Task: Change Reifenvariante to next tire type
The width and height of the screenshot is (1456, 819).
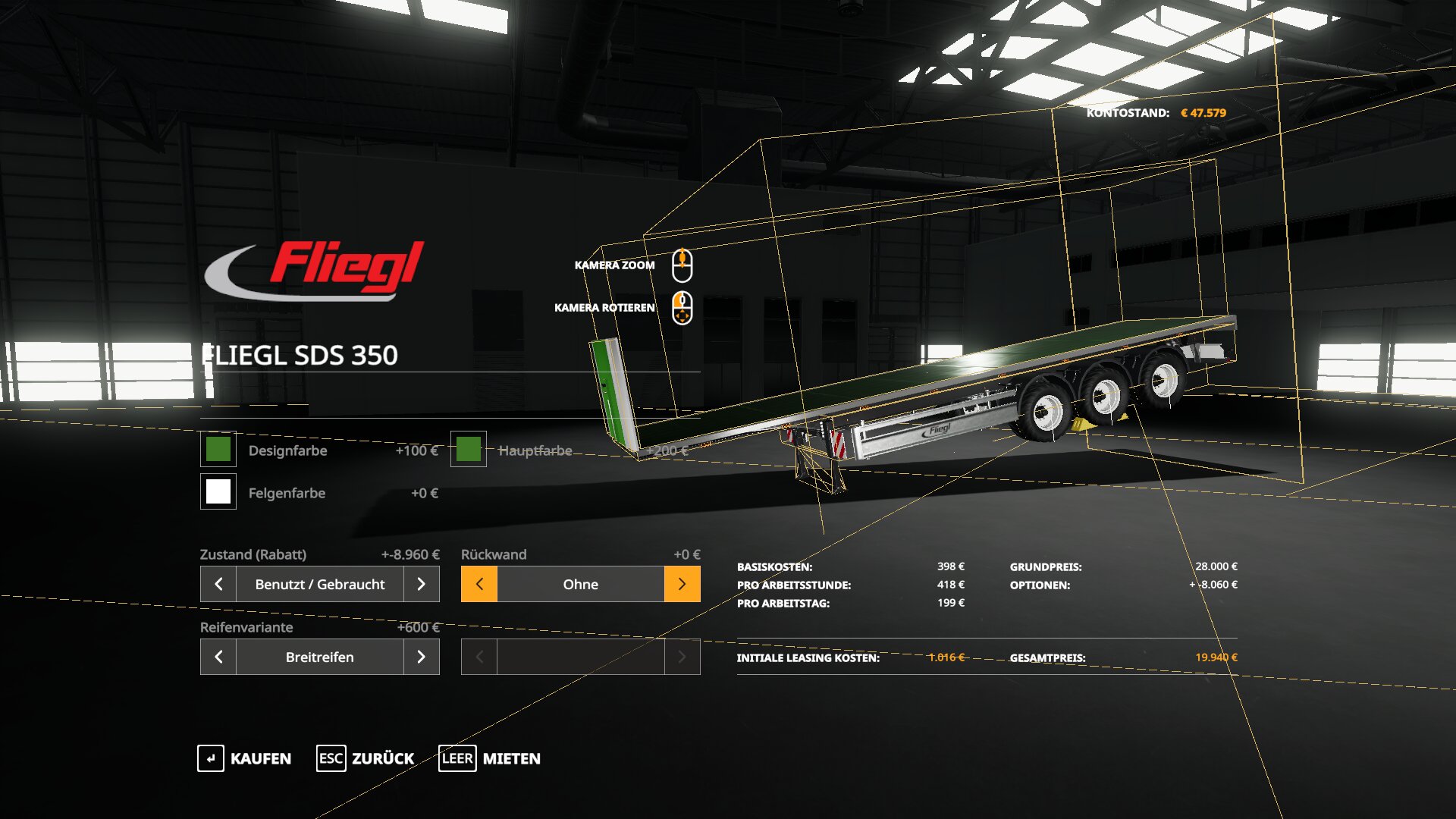Action: [x=422, y=657]
